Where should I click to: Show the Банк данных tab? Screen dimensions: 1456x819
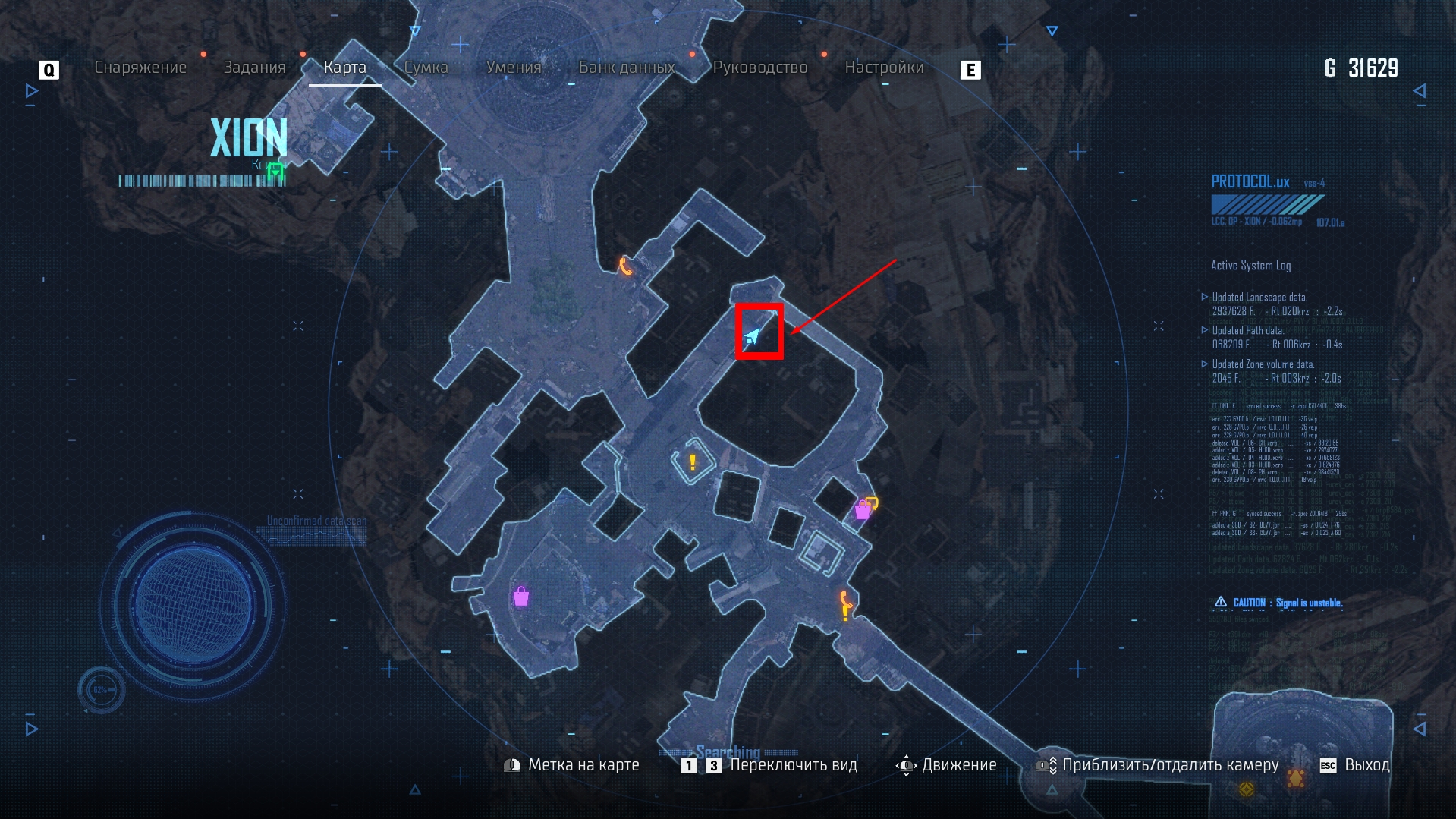click(627, 68)
